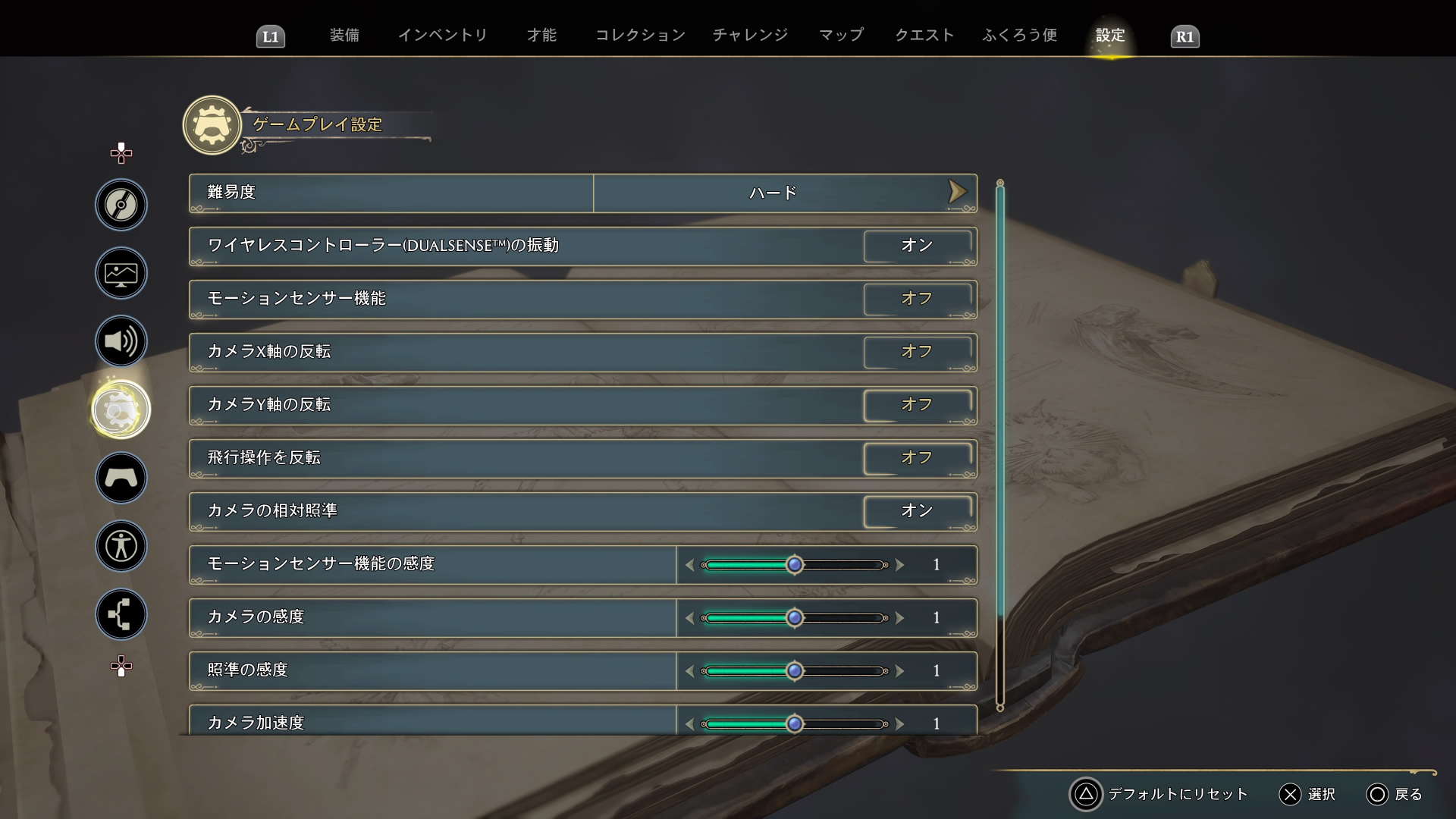Open the network/sharing settings icon
Image resolution: width=1456 pixels, height=819 pixels.
[x=121, y=614]
